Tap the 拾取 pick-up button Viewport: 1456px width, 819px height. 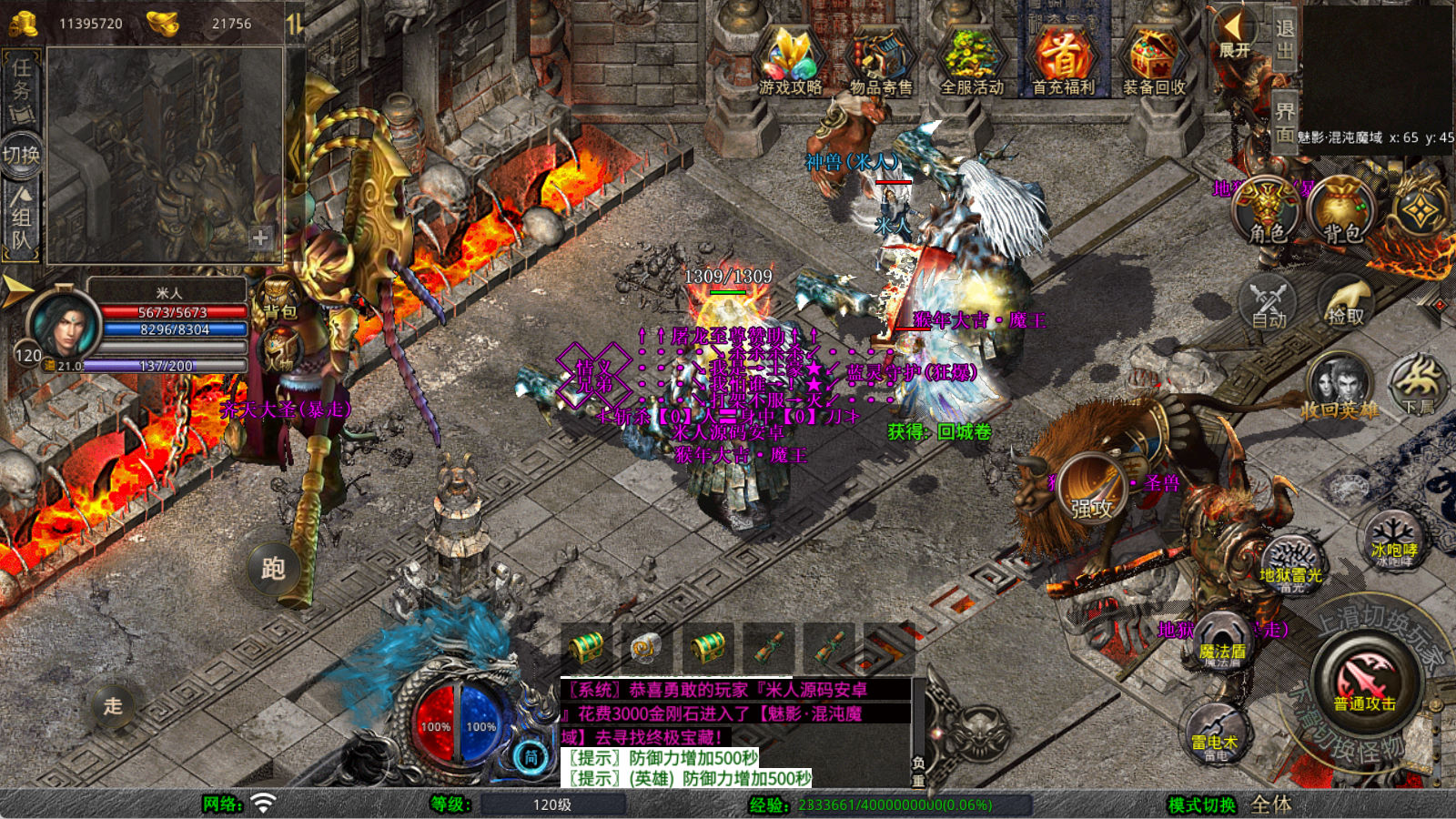tap(1345, 303)
